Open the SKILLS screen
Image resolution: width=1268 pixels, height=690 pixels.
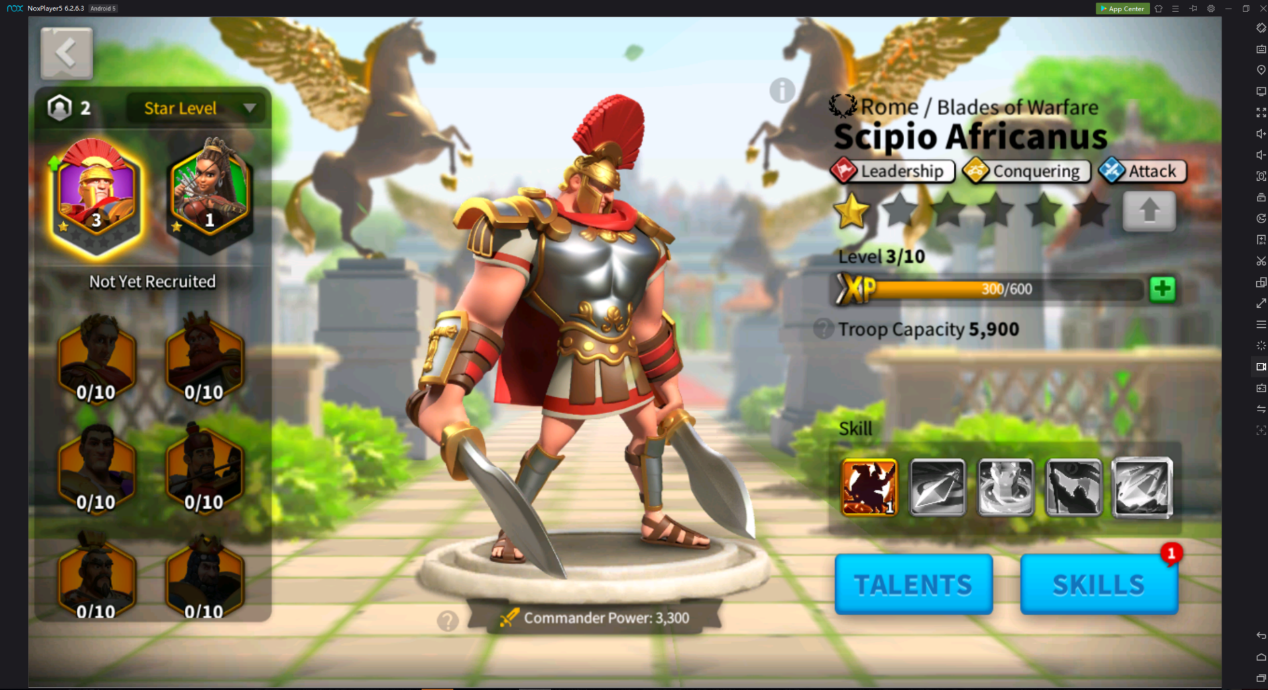point(1098,584)
